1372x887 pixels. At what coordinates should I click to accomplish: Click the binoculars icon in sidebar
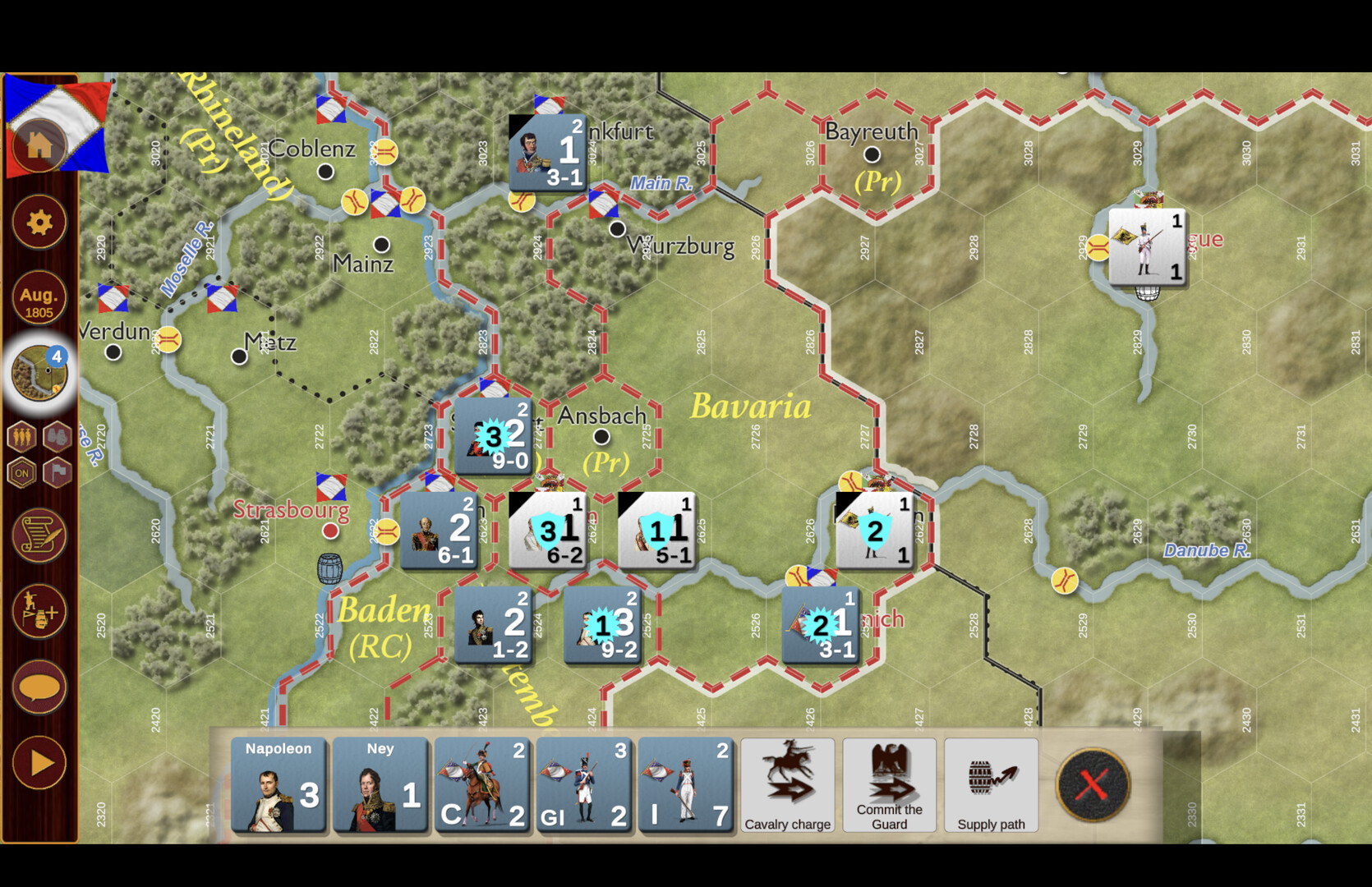[57, 436]
